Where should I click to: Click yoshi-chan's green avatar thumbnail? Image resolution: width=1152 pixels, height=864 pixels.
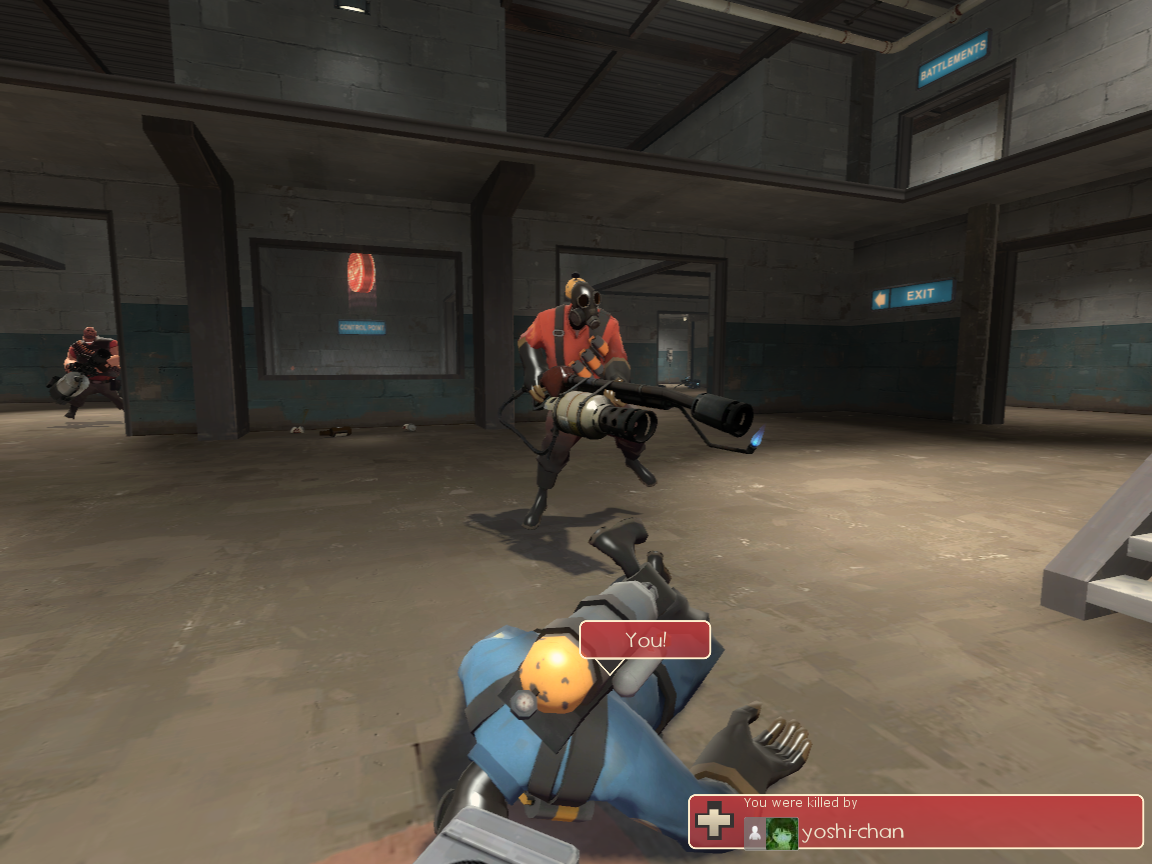tap(781, 833)
